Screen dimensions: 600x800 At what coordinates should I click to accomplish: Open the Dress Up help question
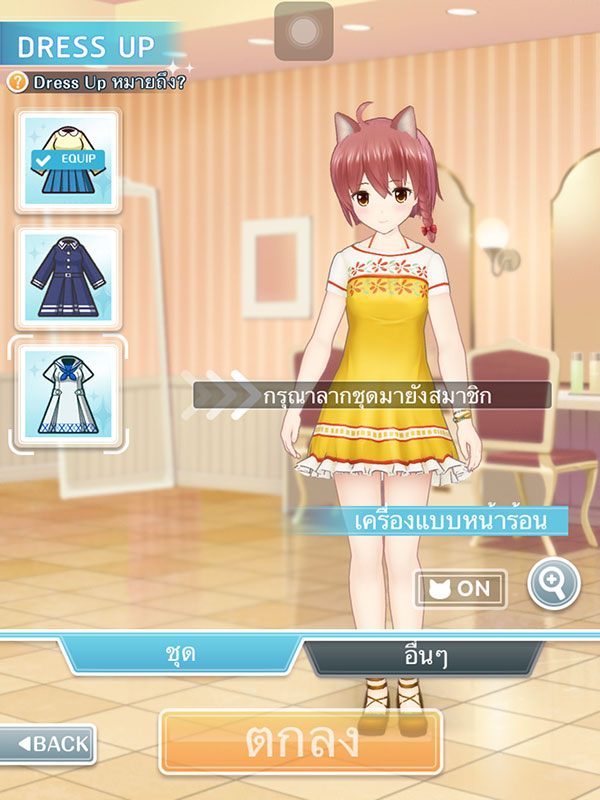pyautogui.click(x=97, y=82)
